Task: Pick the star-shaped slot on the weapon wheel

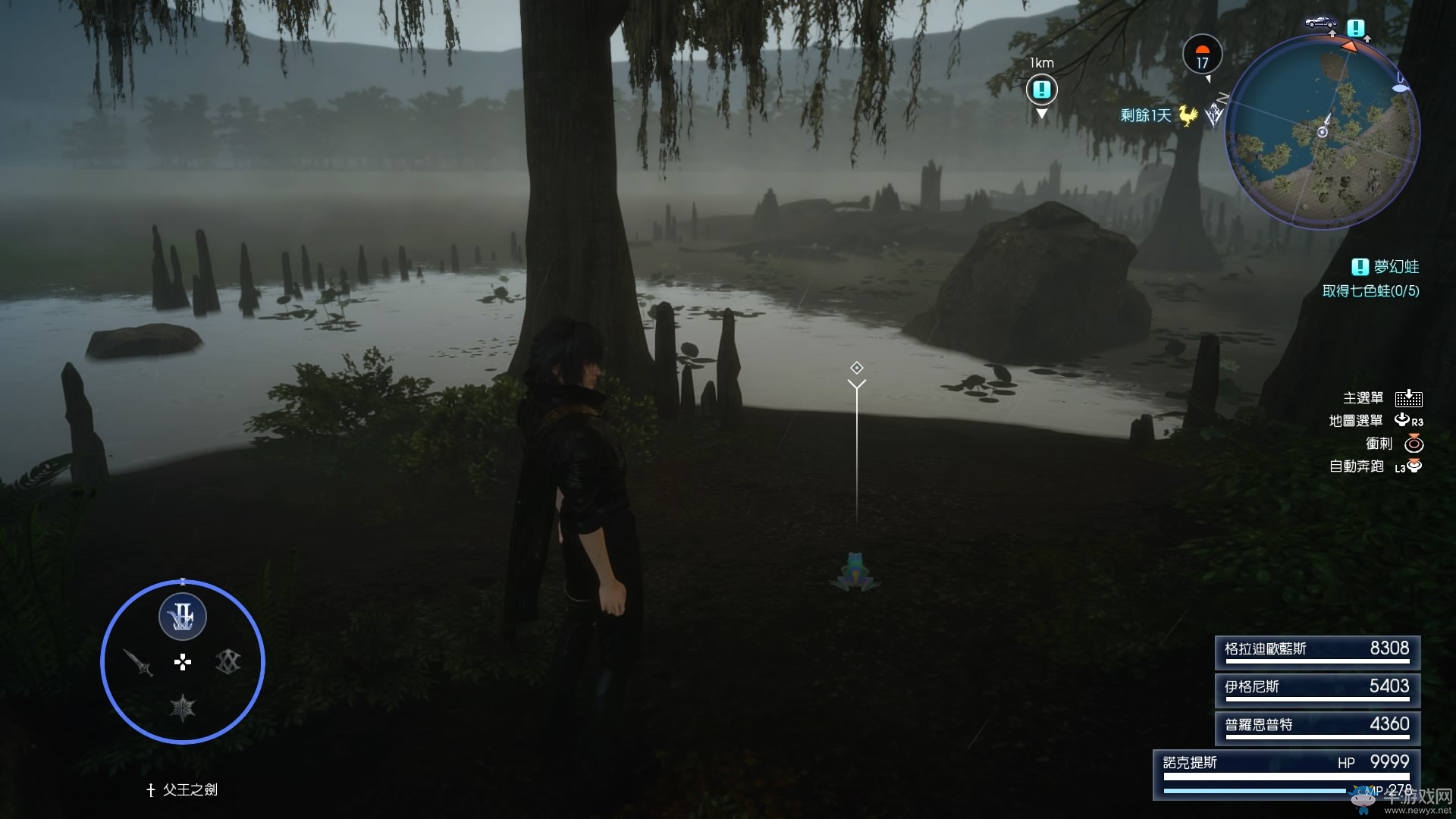Action: pos(183,708)
